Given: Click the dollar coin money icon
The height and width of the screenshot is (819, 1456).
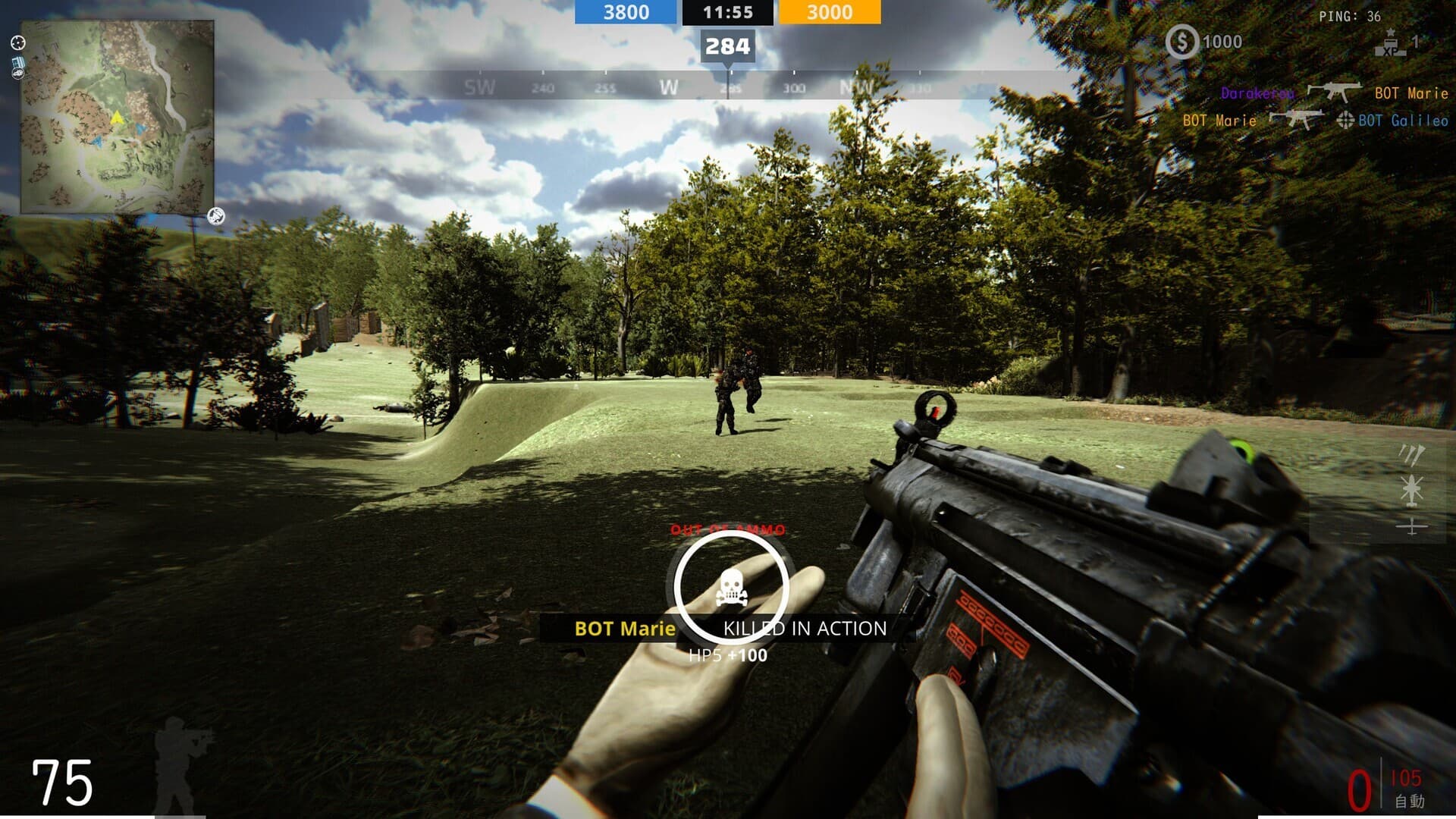Looking at the screenshot, I should [1181, 42].
